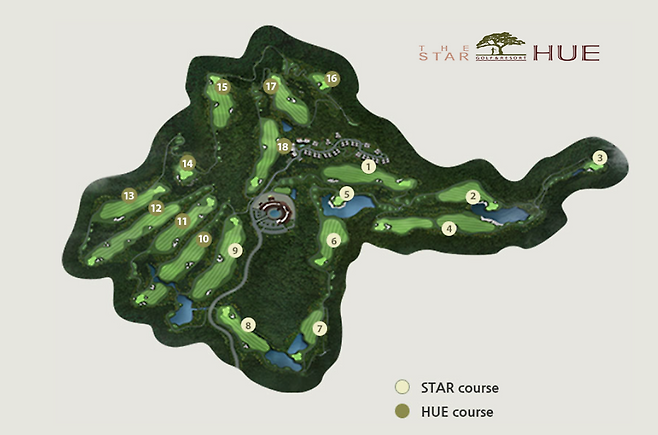The image size is (658, 435).
Task: Choose hole 4 marker
Action: click(x=450, y=228)
